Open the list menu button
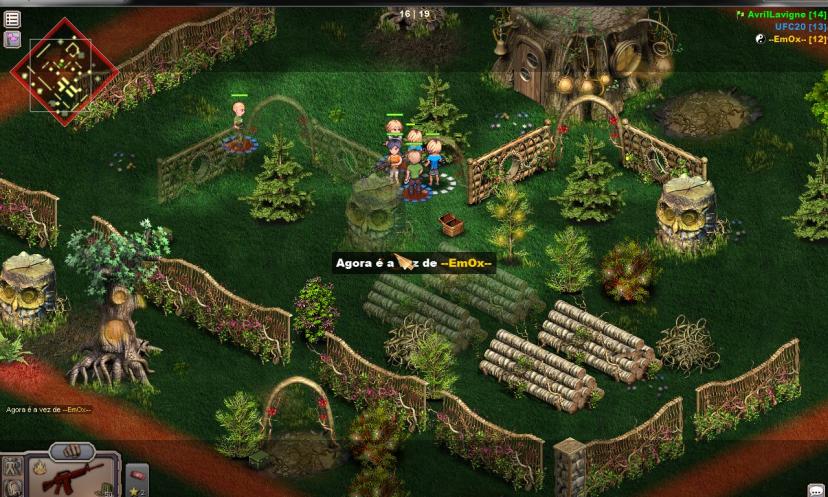 coord(13,18)
